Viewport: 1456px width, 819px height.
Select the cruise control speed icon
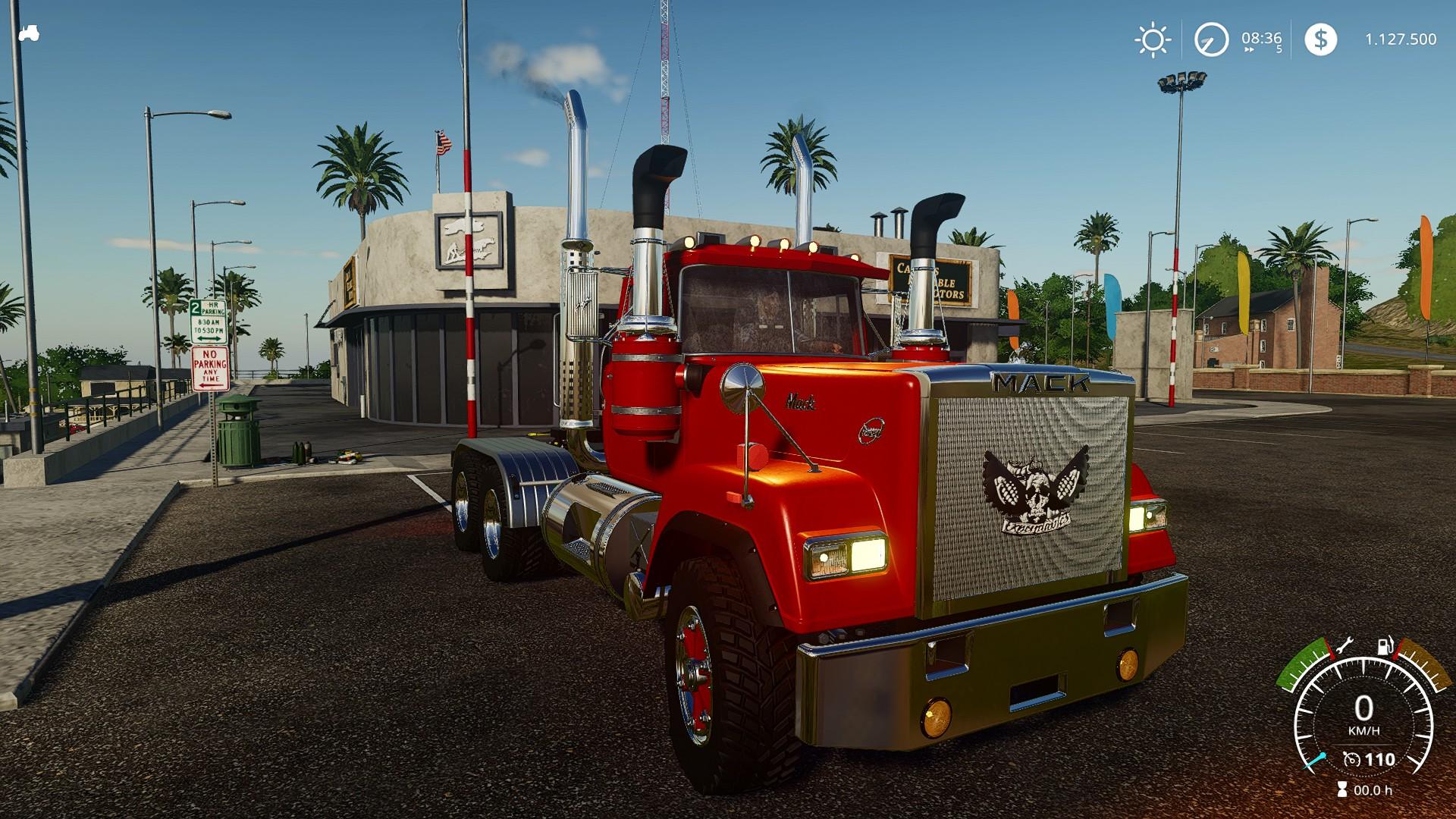[1352, 759]
